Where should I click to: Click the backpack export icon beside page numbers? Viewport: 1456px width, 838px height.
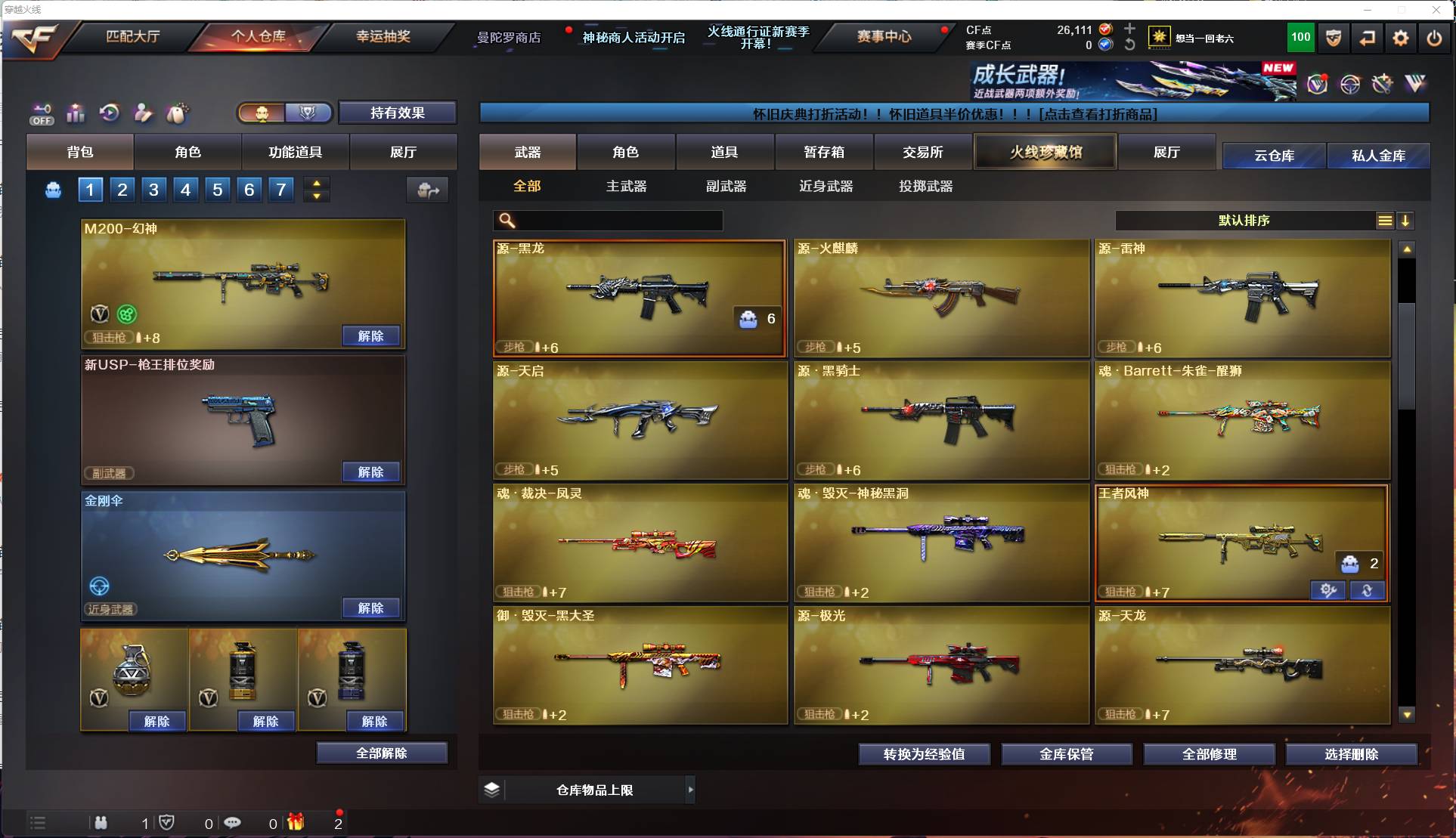(427, 190)
